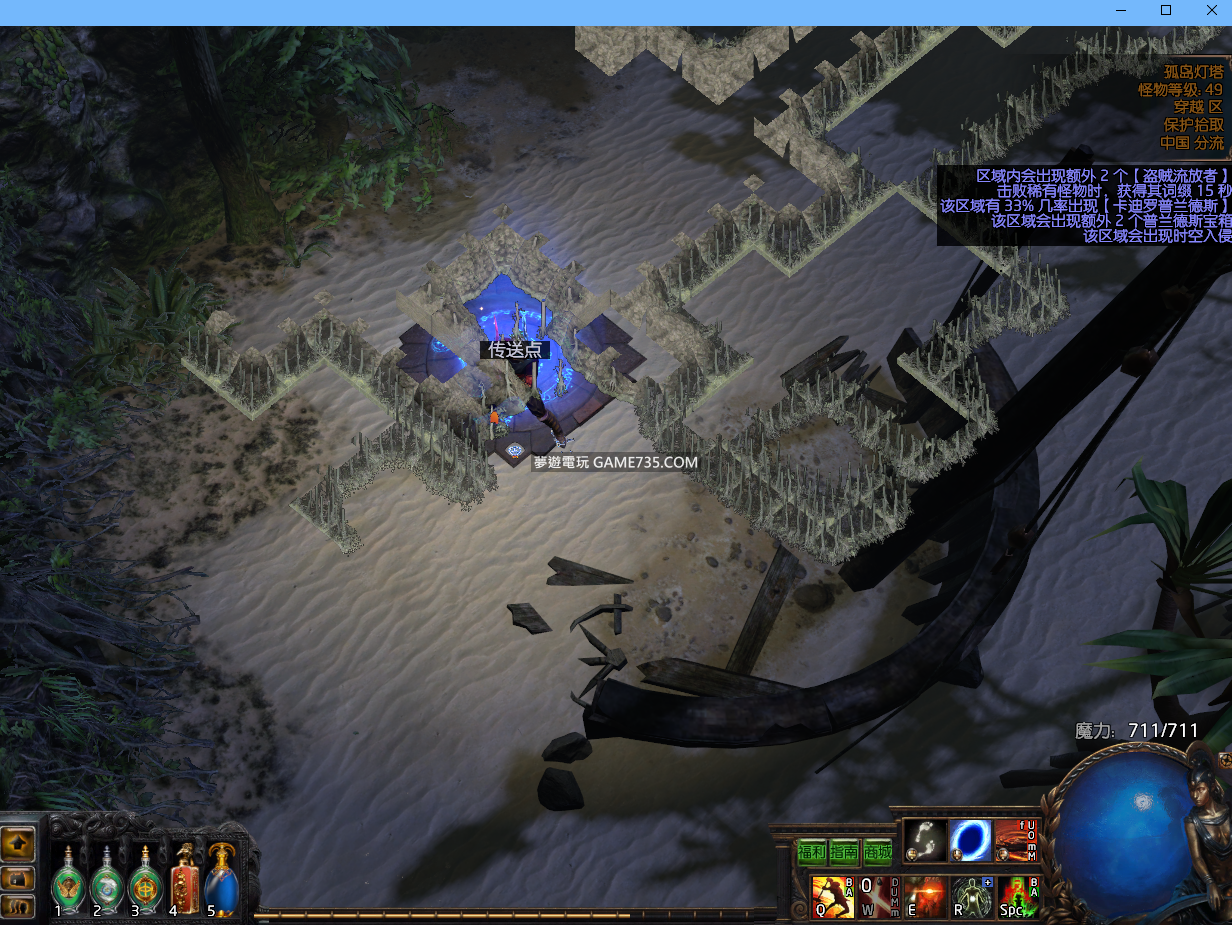Open the 福利 green button
1232x925 pixels.
(x=811, y=852)
